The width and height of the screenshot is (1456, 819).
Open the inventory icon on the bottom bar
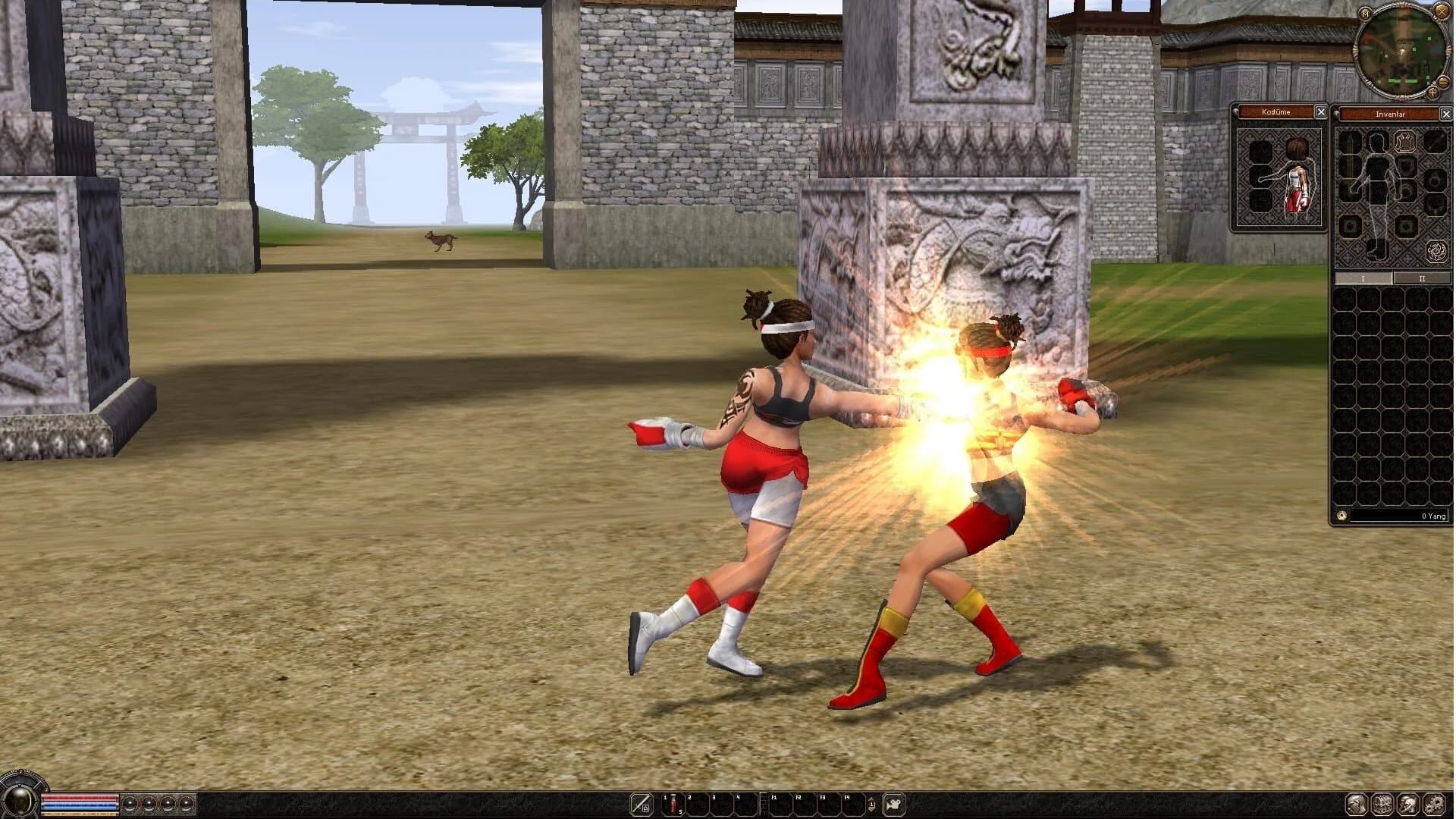(x=1382, y=805)
